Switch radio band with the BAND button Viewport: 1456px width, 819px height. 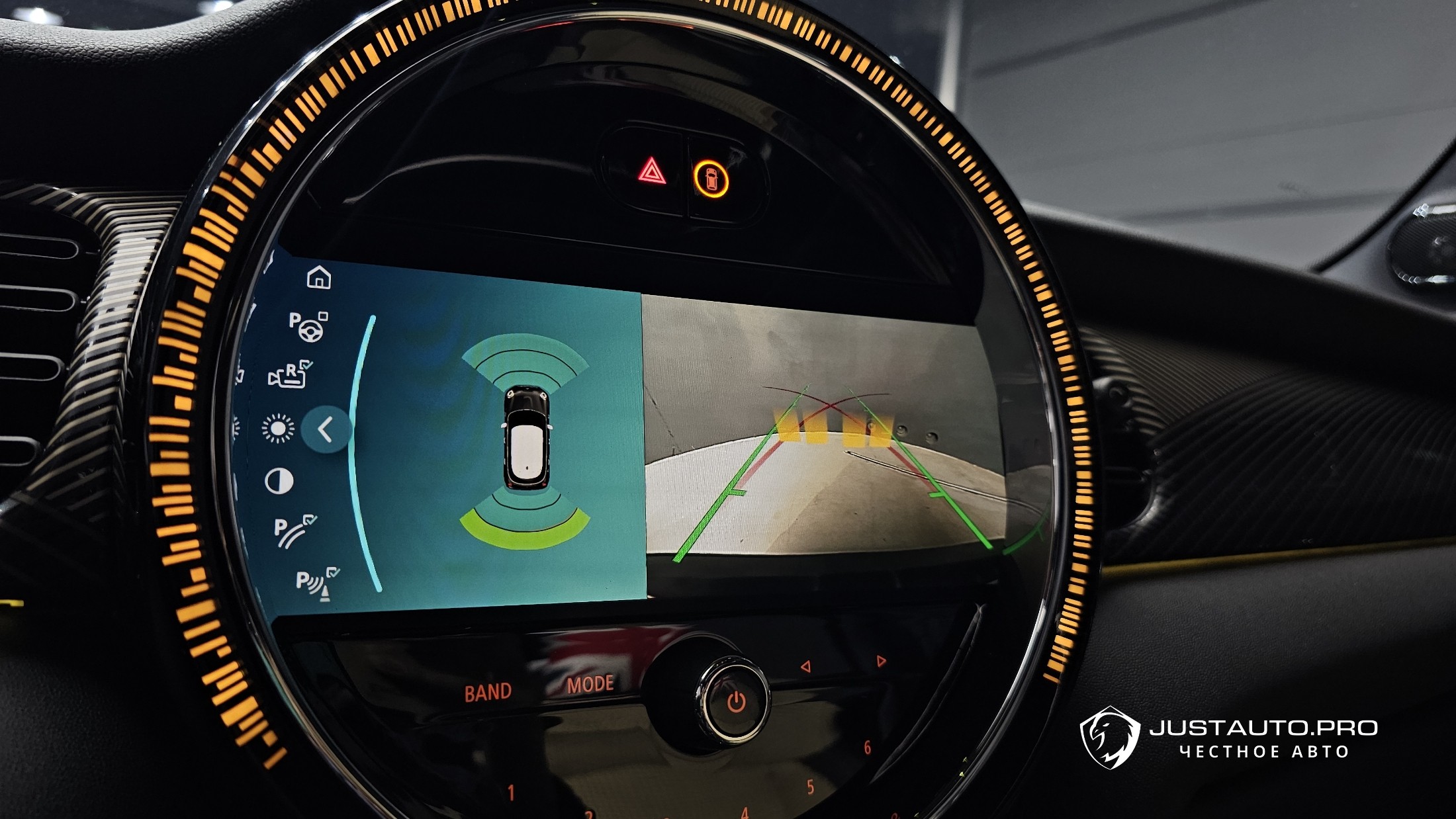pyautogui.click(x=488, y=693)
